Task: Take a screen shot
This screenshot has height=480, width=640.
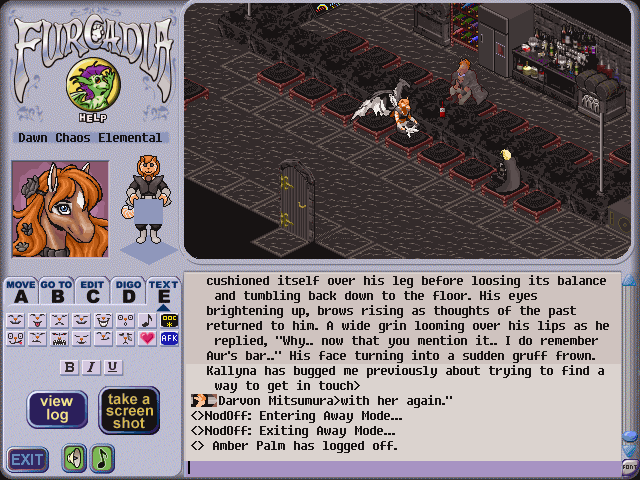Action: pos(129,410)
